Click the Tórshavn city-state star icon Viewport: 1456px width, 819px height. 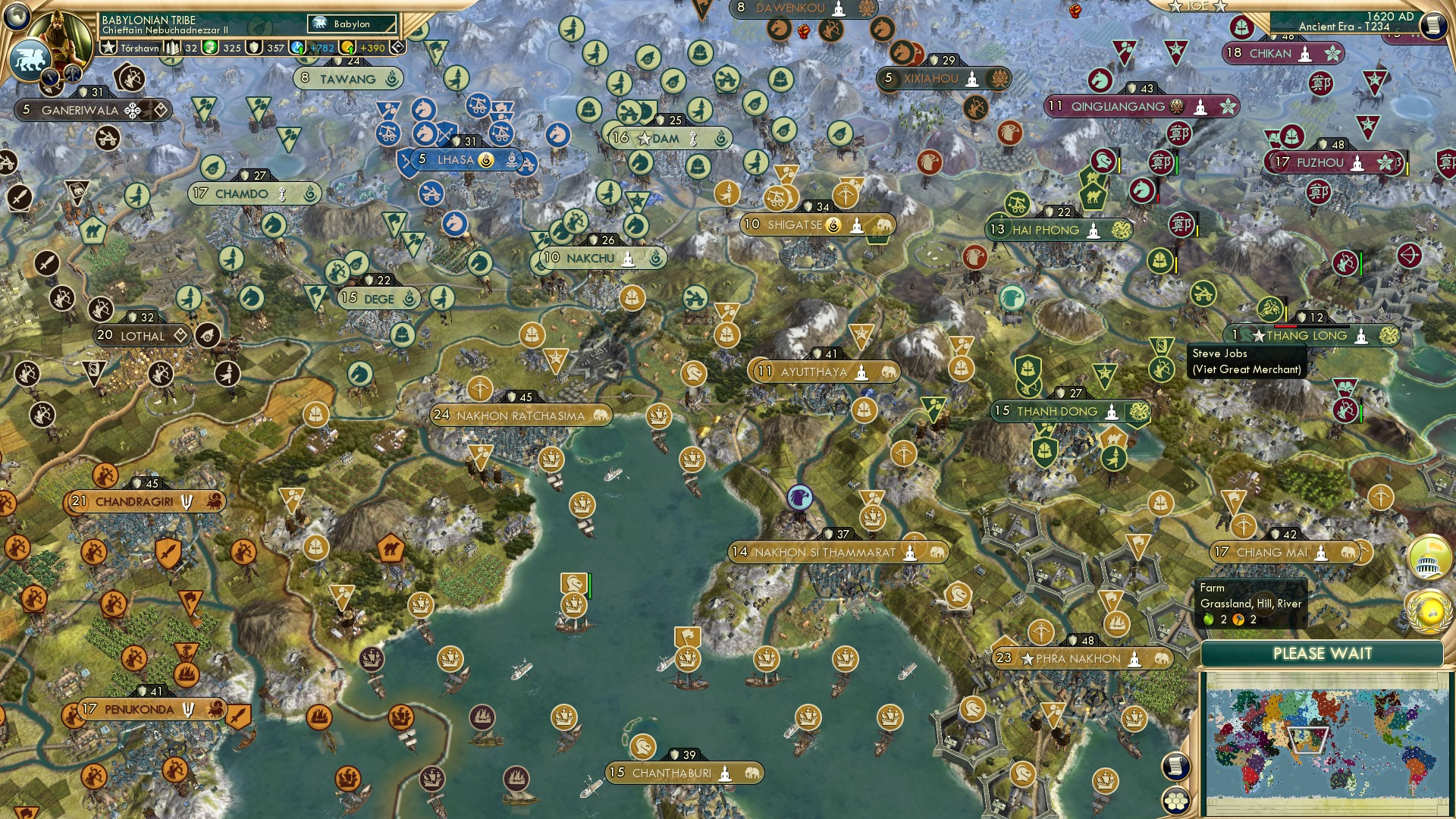pos(108,47)
